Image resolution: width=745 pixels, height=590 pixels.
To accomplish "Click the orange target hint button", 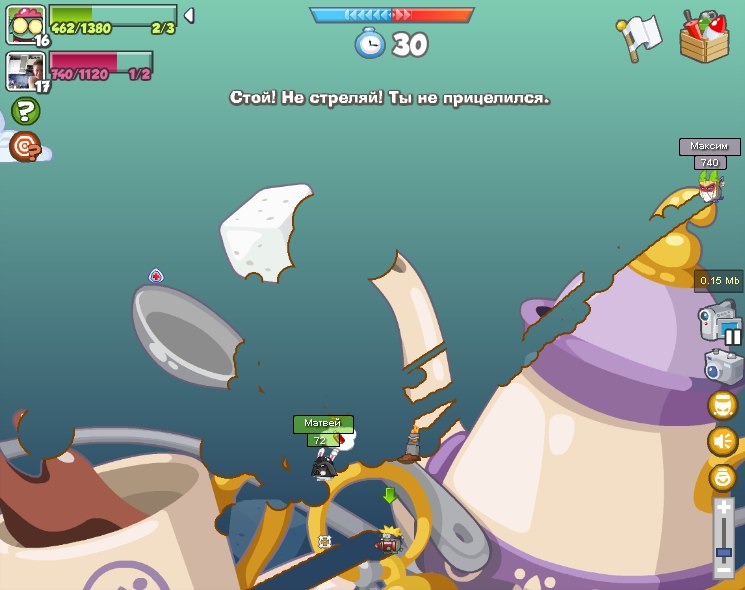I will (x=25, y=147).
